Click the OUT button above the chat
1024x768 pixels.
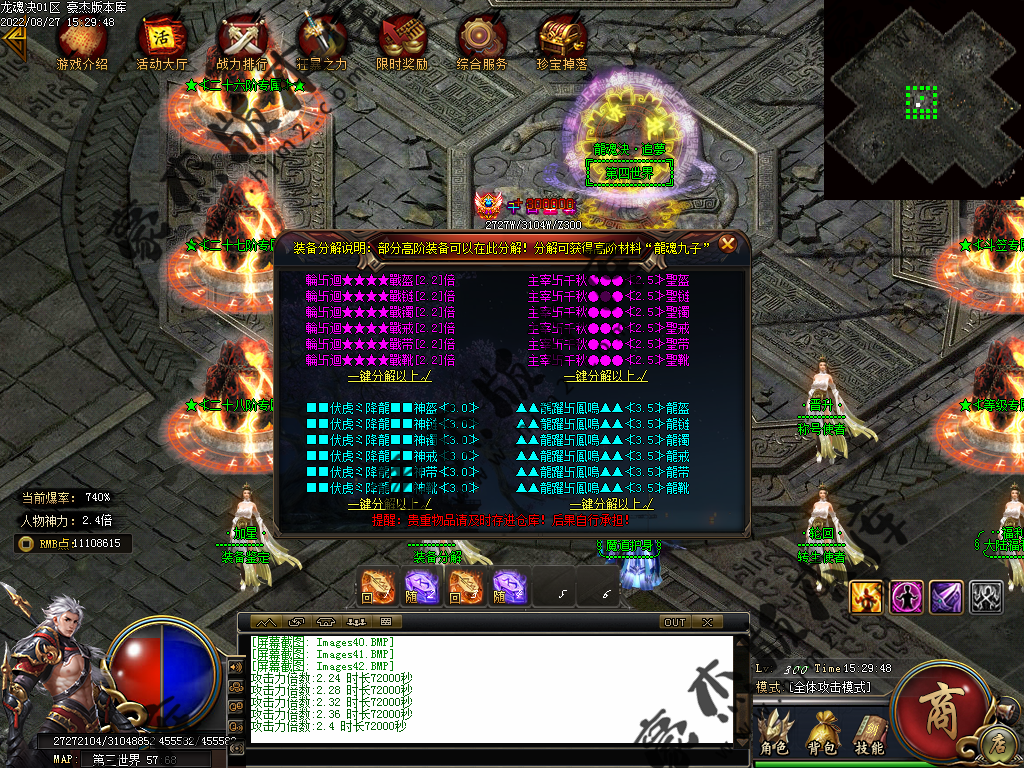click(x=675, y=622)
